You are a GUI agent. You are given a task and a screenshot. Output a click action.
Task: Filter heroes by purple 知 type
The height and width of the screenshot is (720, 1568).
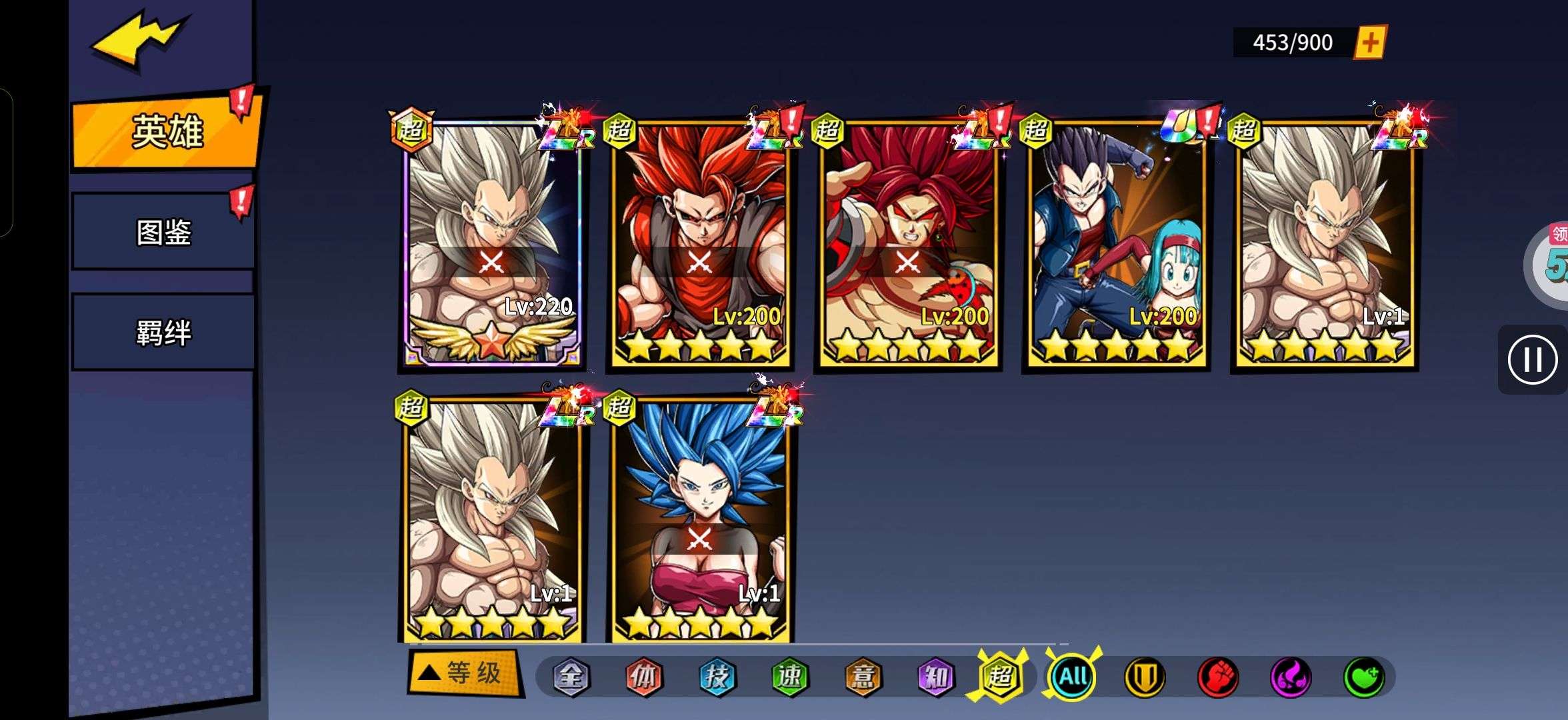point(936,677)
